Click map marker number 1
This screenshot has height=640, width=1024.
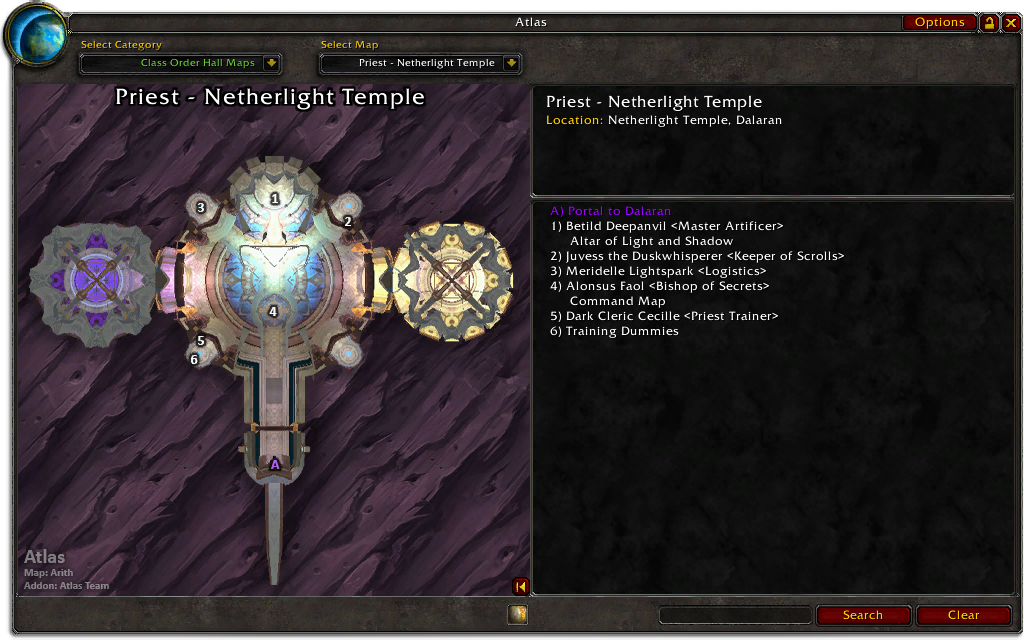(x=275, y=199)
